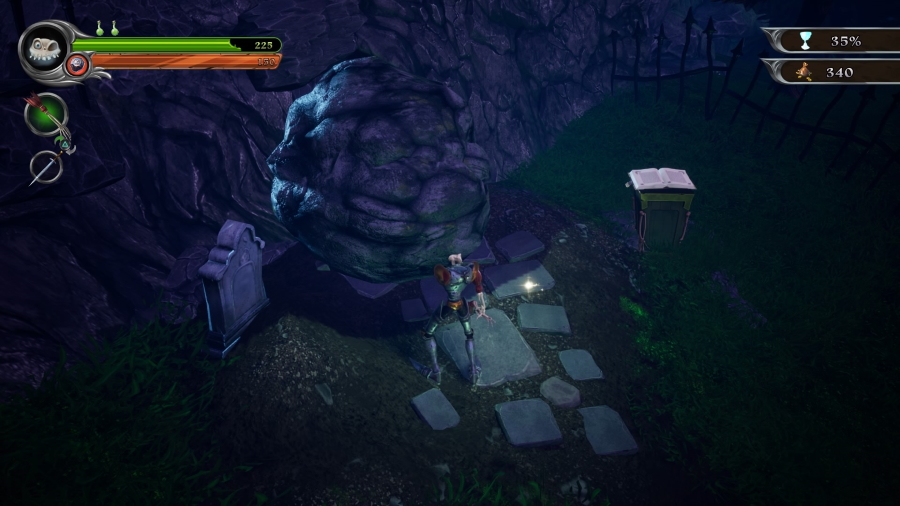Select the primary weapon slot with green glow
Screen dimensions: 900x506
point(46,114)
